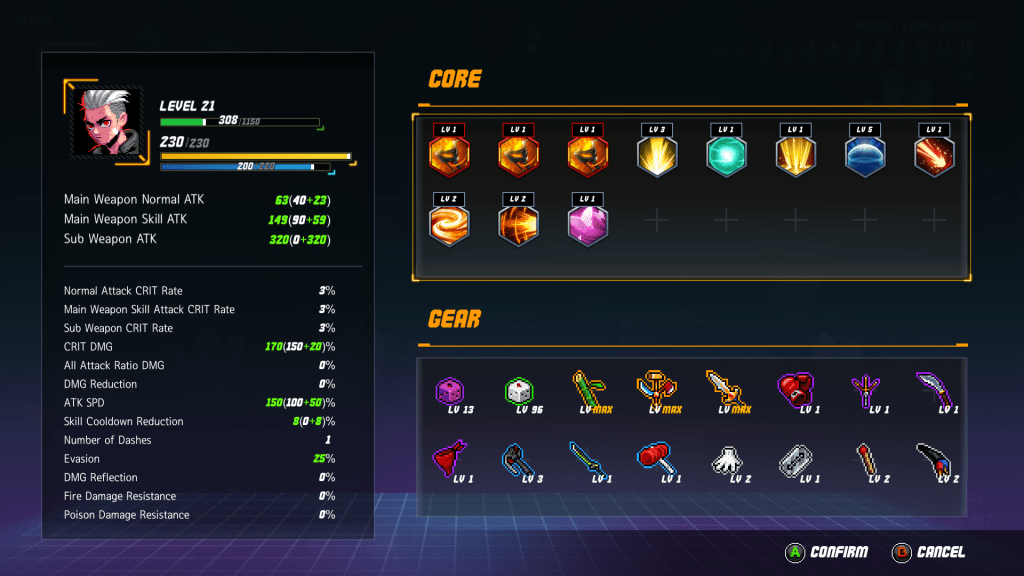Choose the white dice gear at level 96
Screen dimensions: 1024x576
(x=518, y=391)
